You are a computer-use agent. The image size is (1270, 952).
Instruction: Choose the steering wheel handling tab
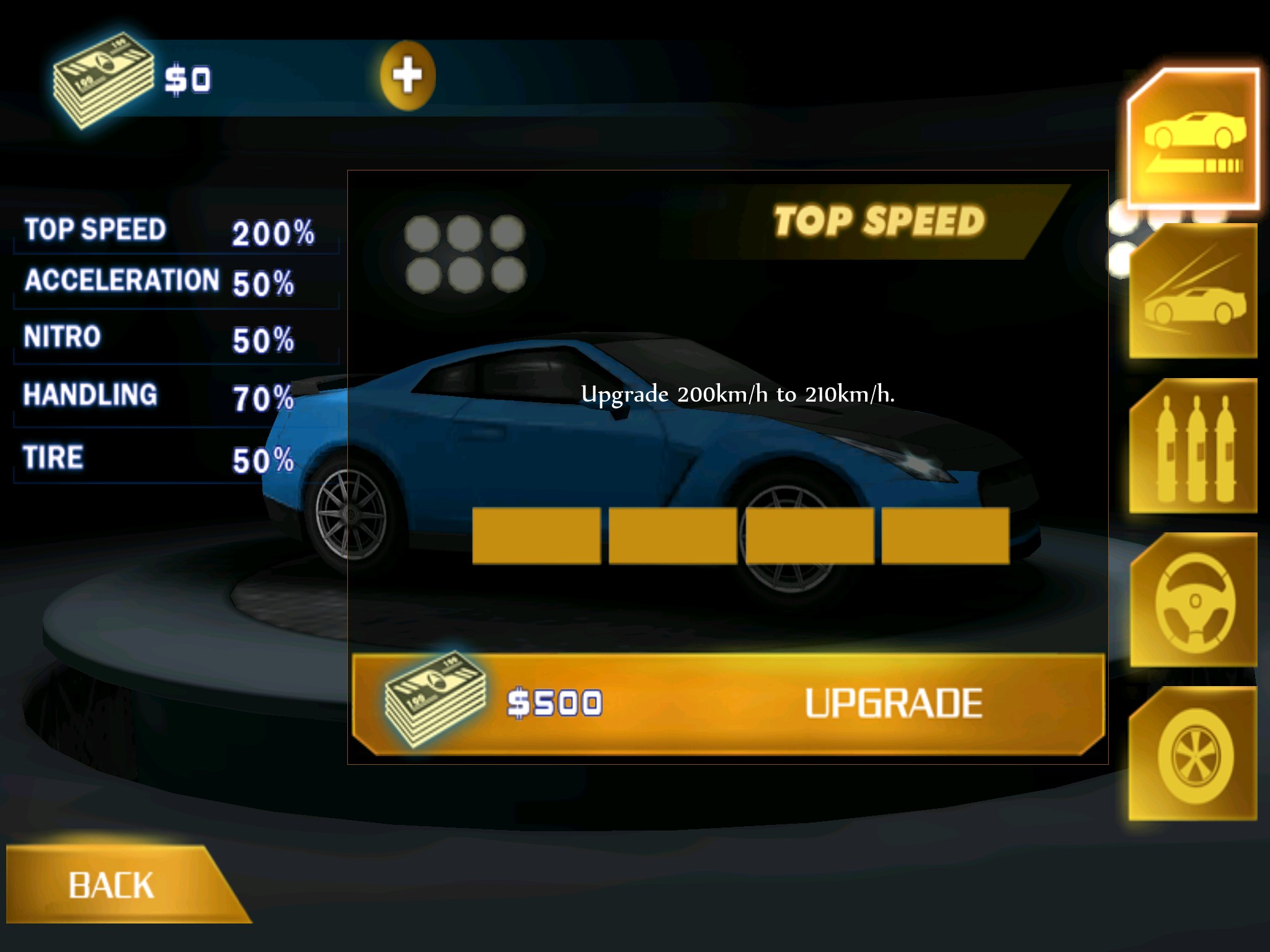point(1193,601)
